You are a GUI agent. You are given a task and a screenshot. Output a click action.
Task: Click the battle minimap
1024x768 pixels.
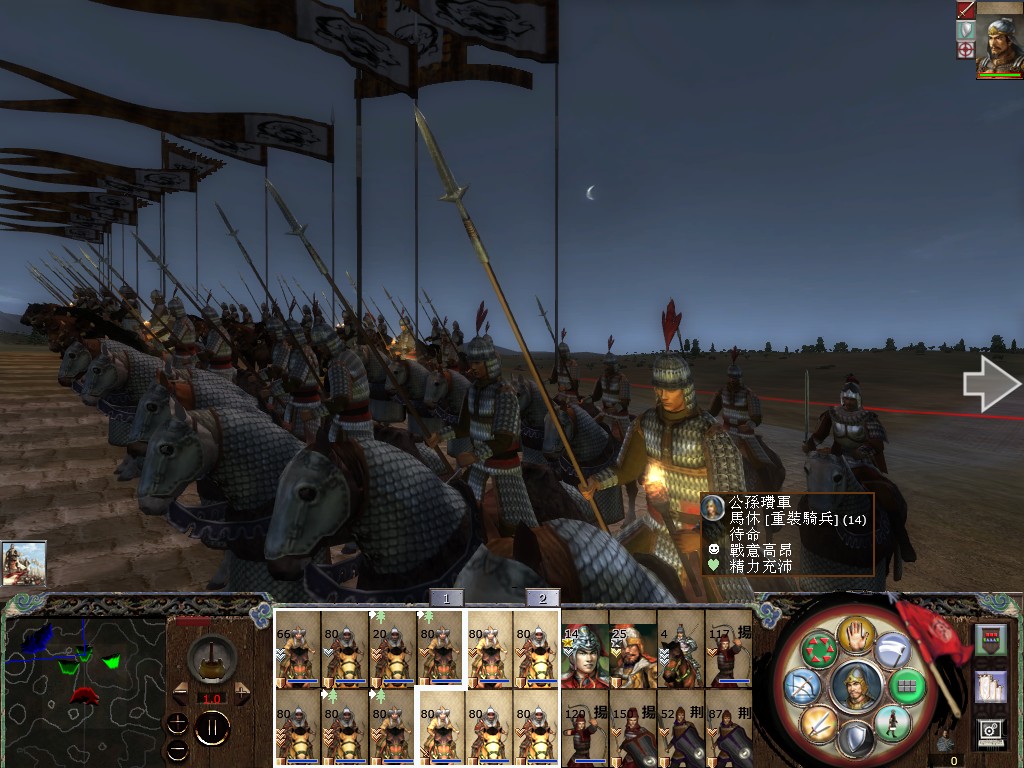pos(85,680)
